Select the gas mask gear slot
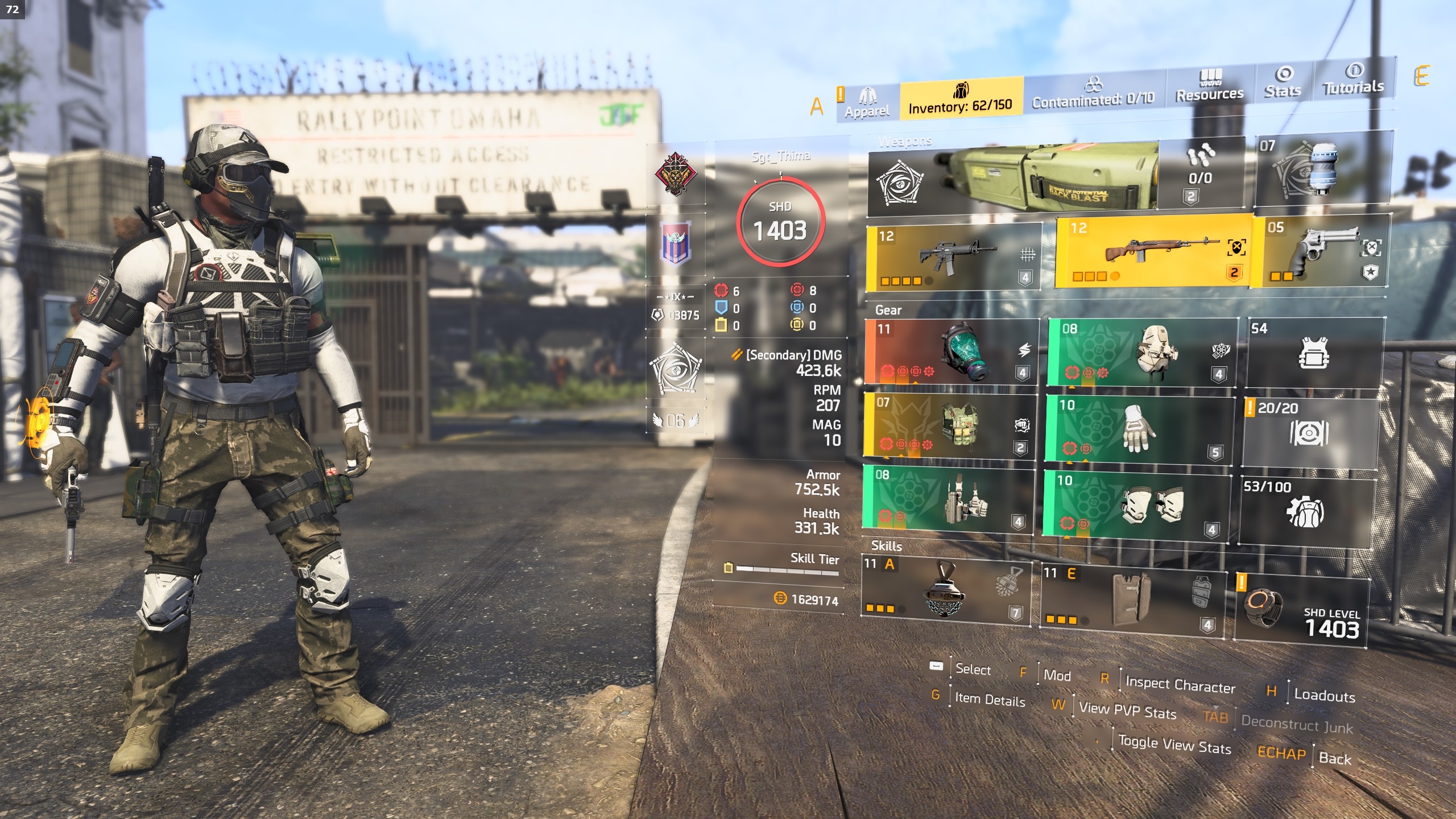 click(x=951, y=351)
